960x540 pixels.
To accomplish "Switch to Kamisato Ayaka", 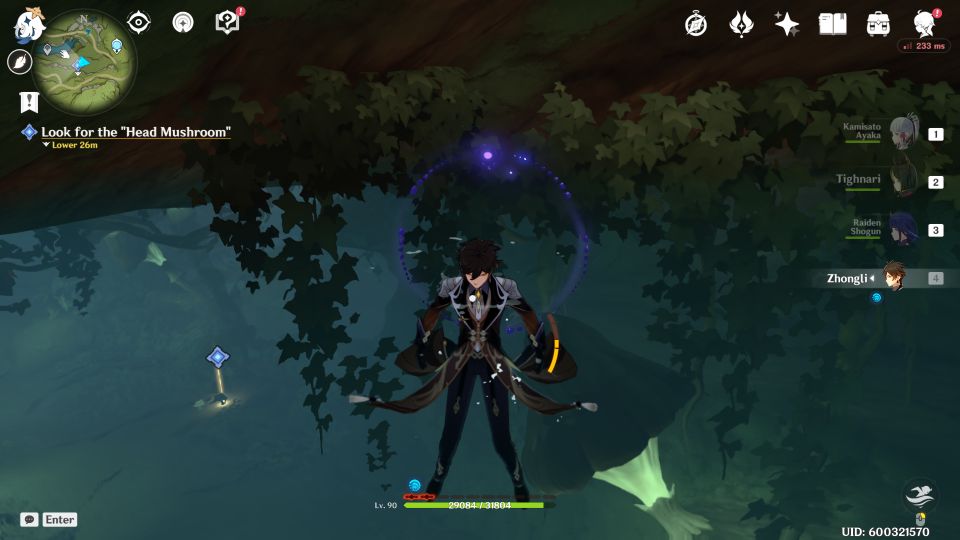I will [x=904, y=133].
